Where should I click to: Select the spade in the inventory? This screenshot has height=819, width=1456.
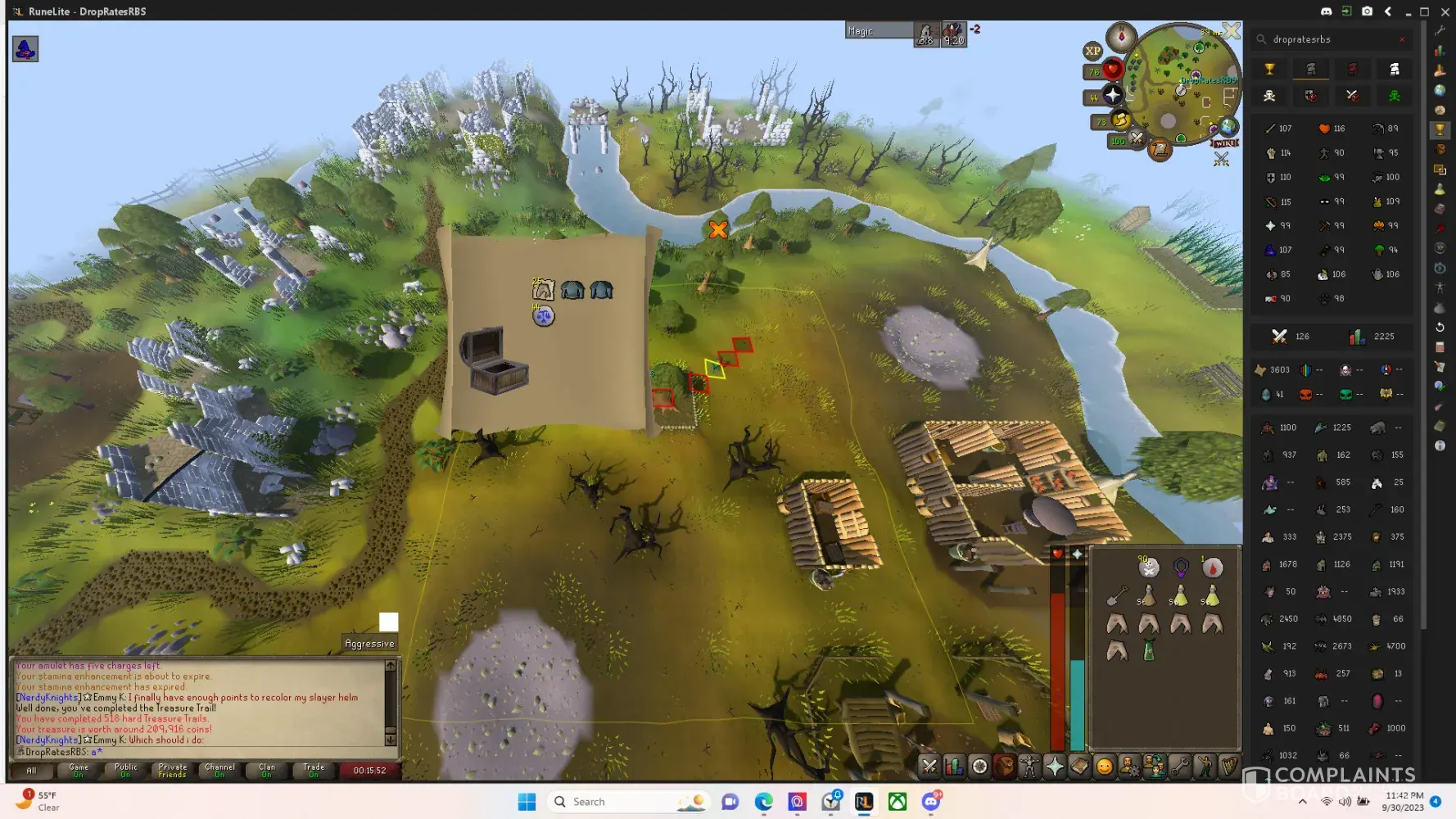tap(1117, 595)
